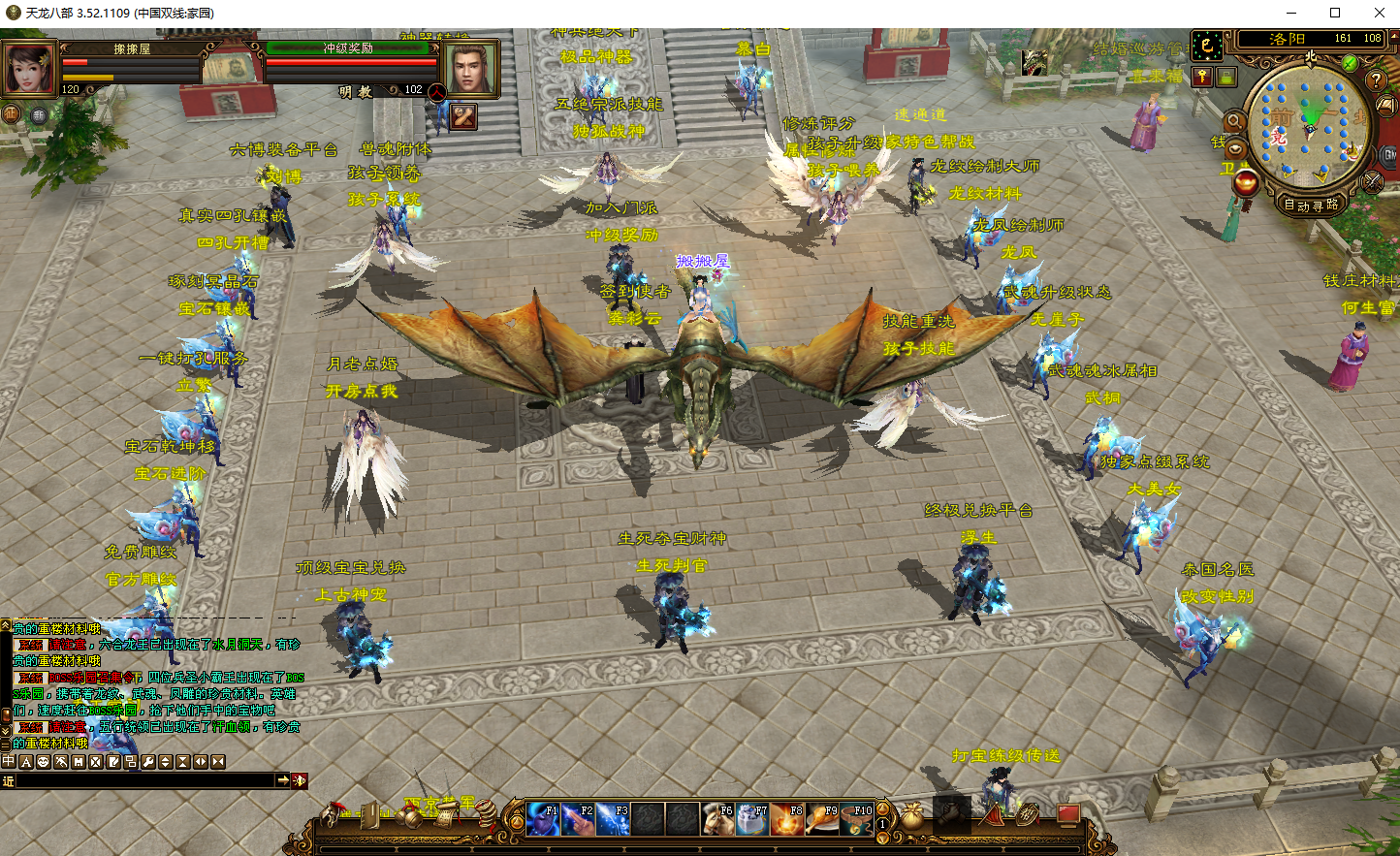Click the golden key icon

coord(1202,77)
